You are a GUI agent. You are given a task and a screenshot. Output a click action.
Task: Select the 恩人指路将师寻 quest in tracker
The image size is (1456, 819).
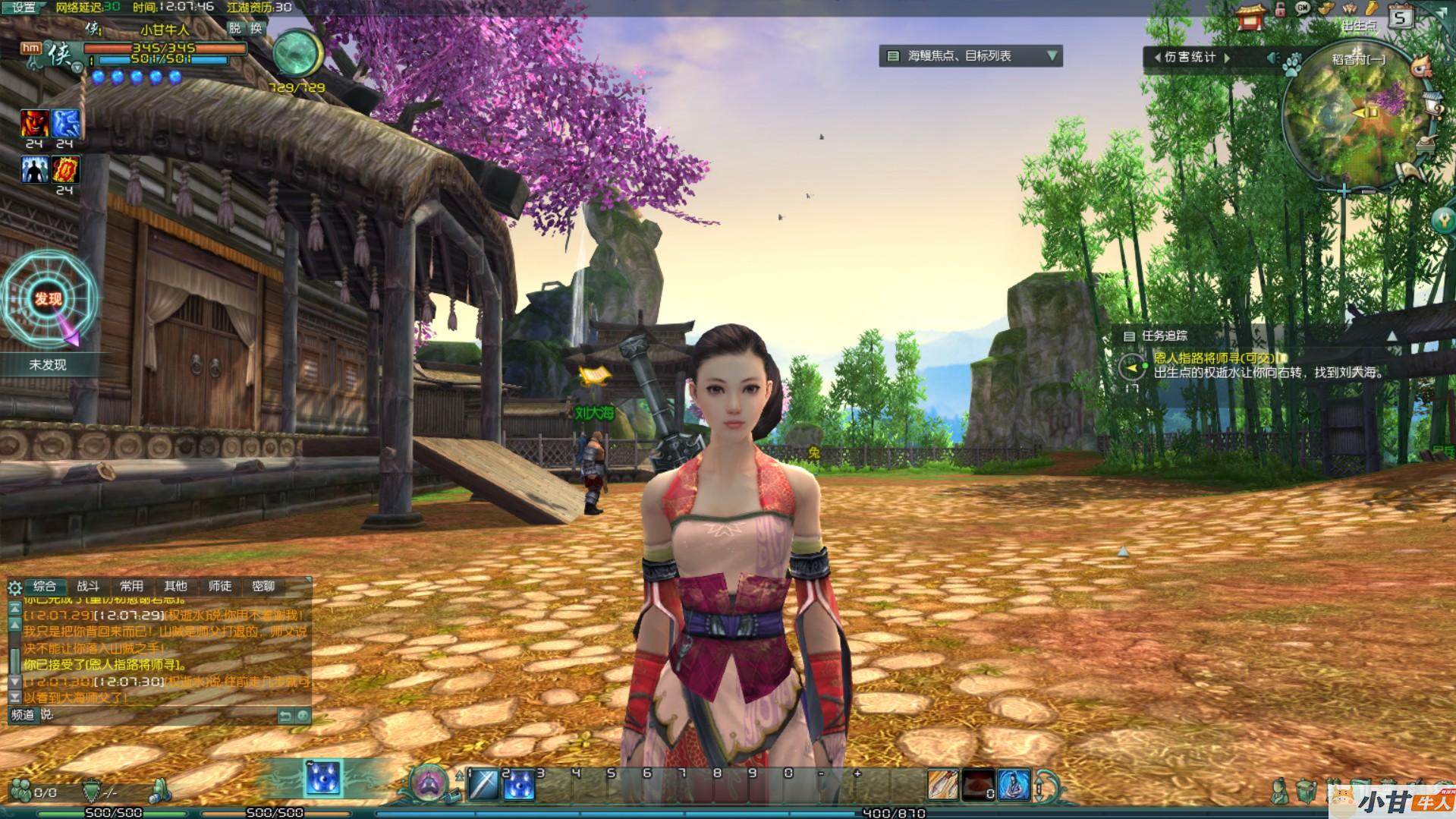(1214, 358)
